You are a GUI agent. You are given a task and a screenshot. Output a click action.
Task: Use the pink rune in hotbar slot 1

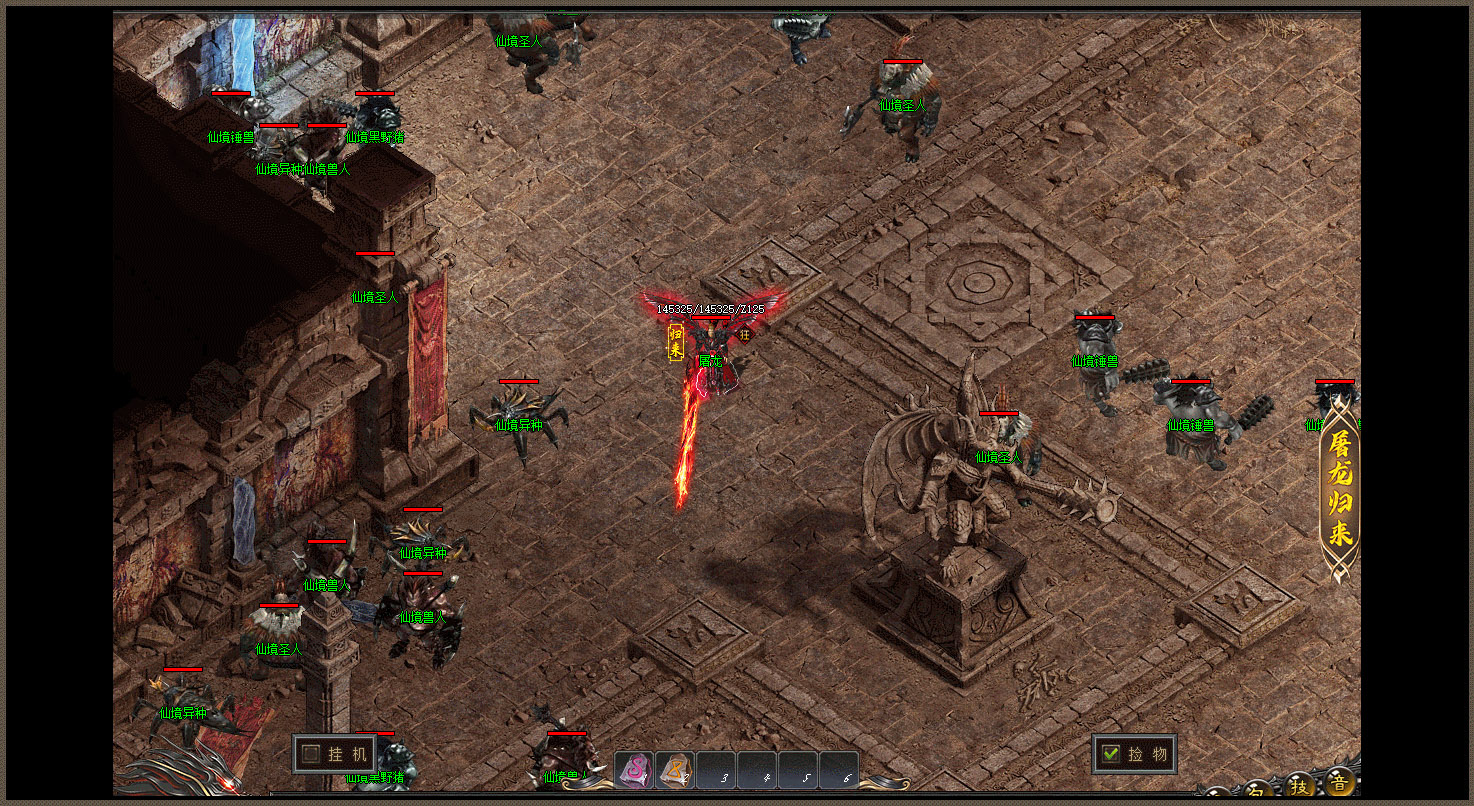[634, 770]
